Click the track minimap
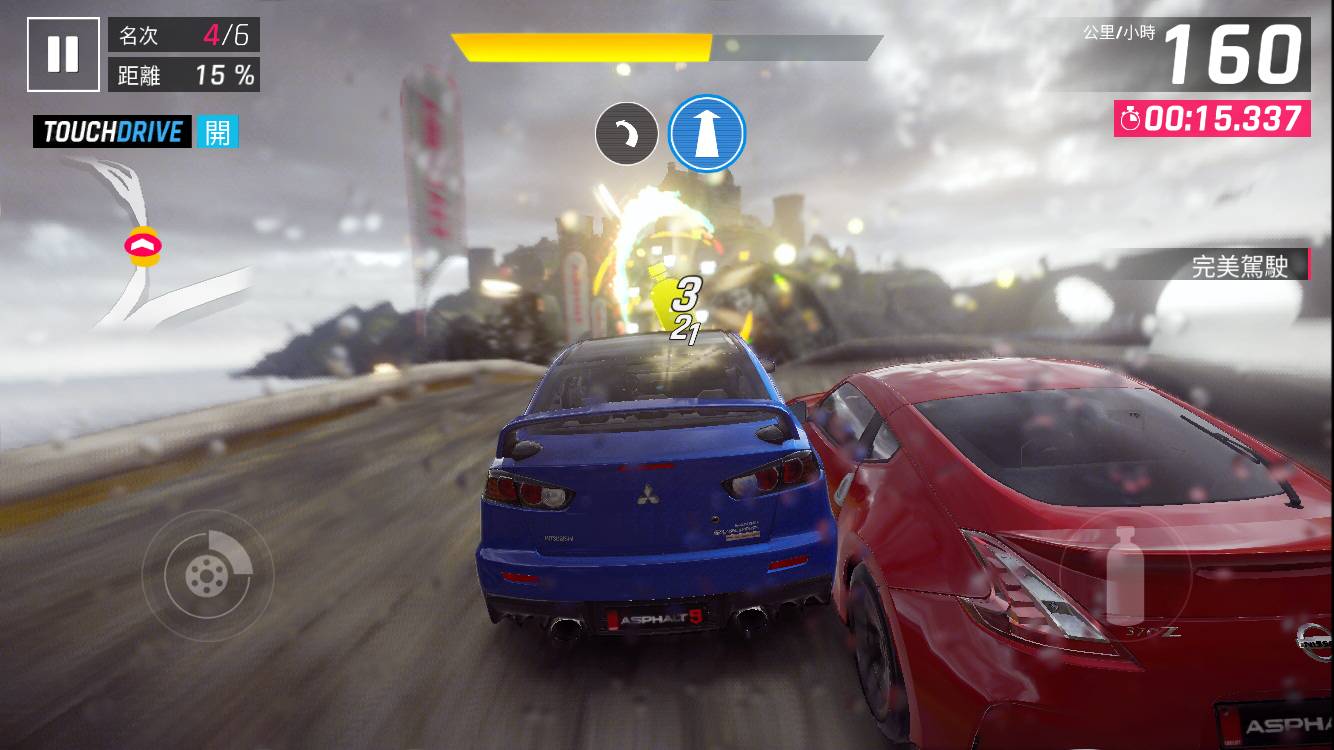This screenshot has width=1334, height=750. (x=150, y=245)
